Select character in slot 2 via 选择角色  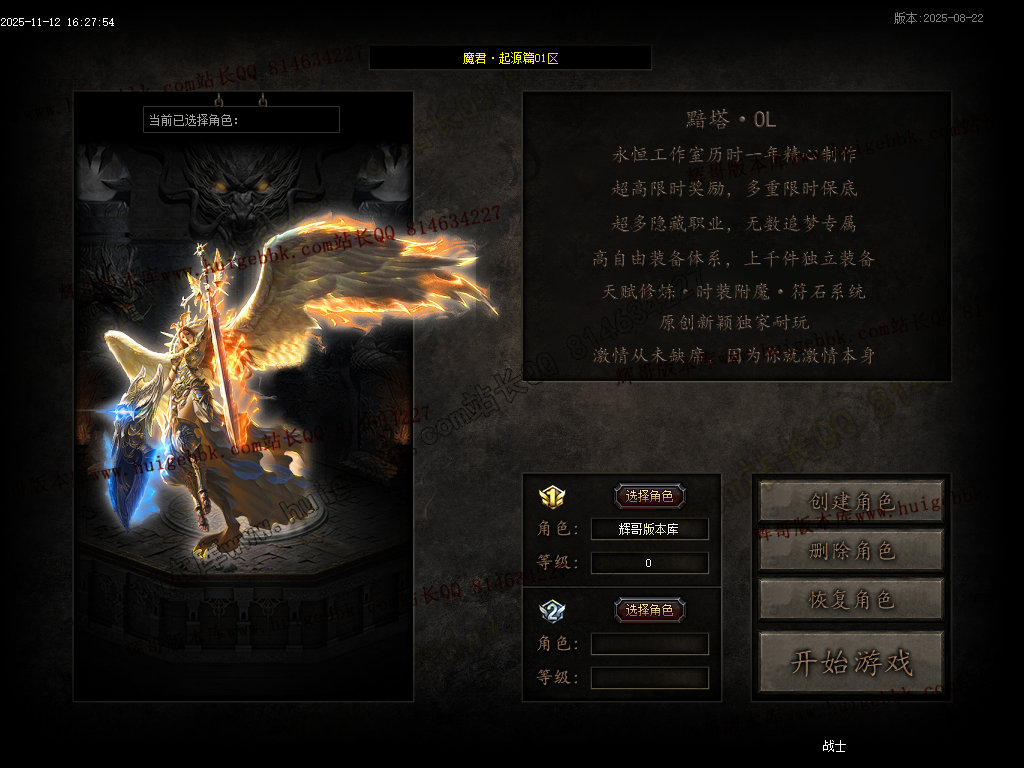coord(649,610)
